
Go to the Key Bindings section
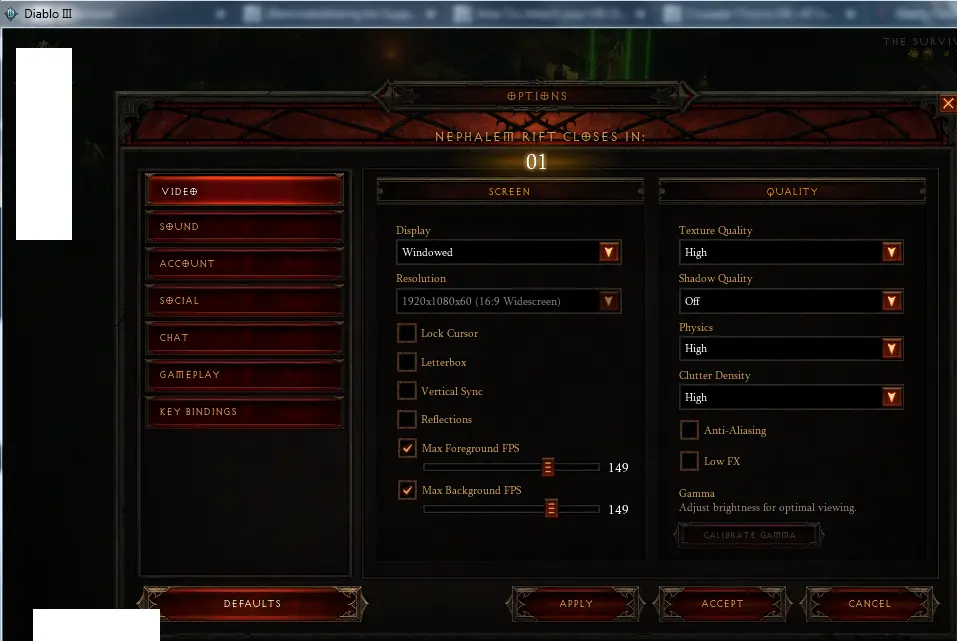(244, 412)
